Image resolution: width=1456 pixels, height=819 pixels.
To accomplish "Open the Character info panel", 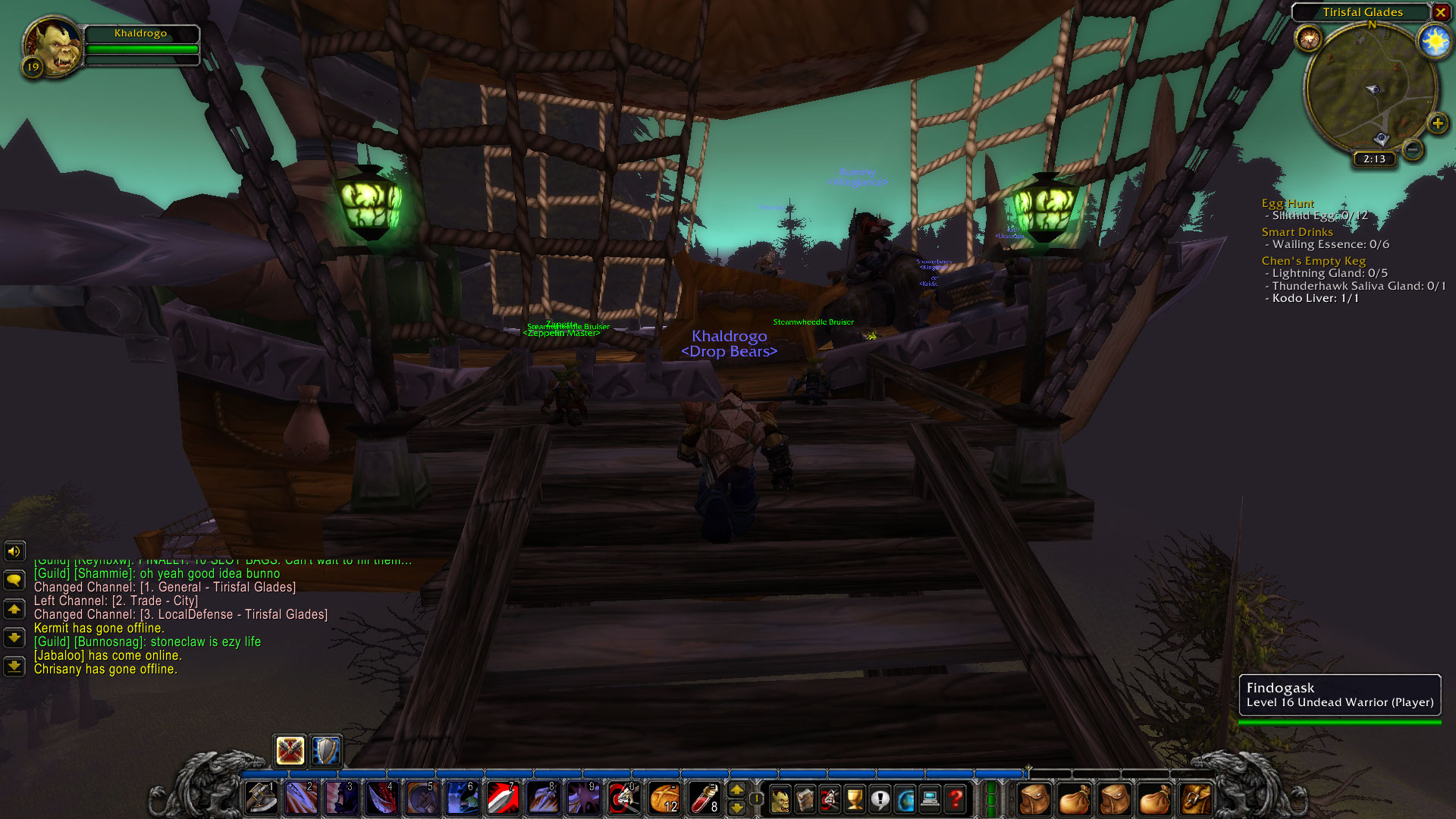I will pyautogui.click(x=781, y=798).
